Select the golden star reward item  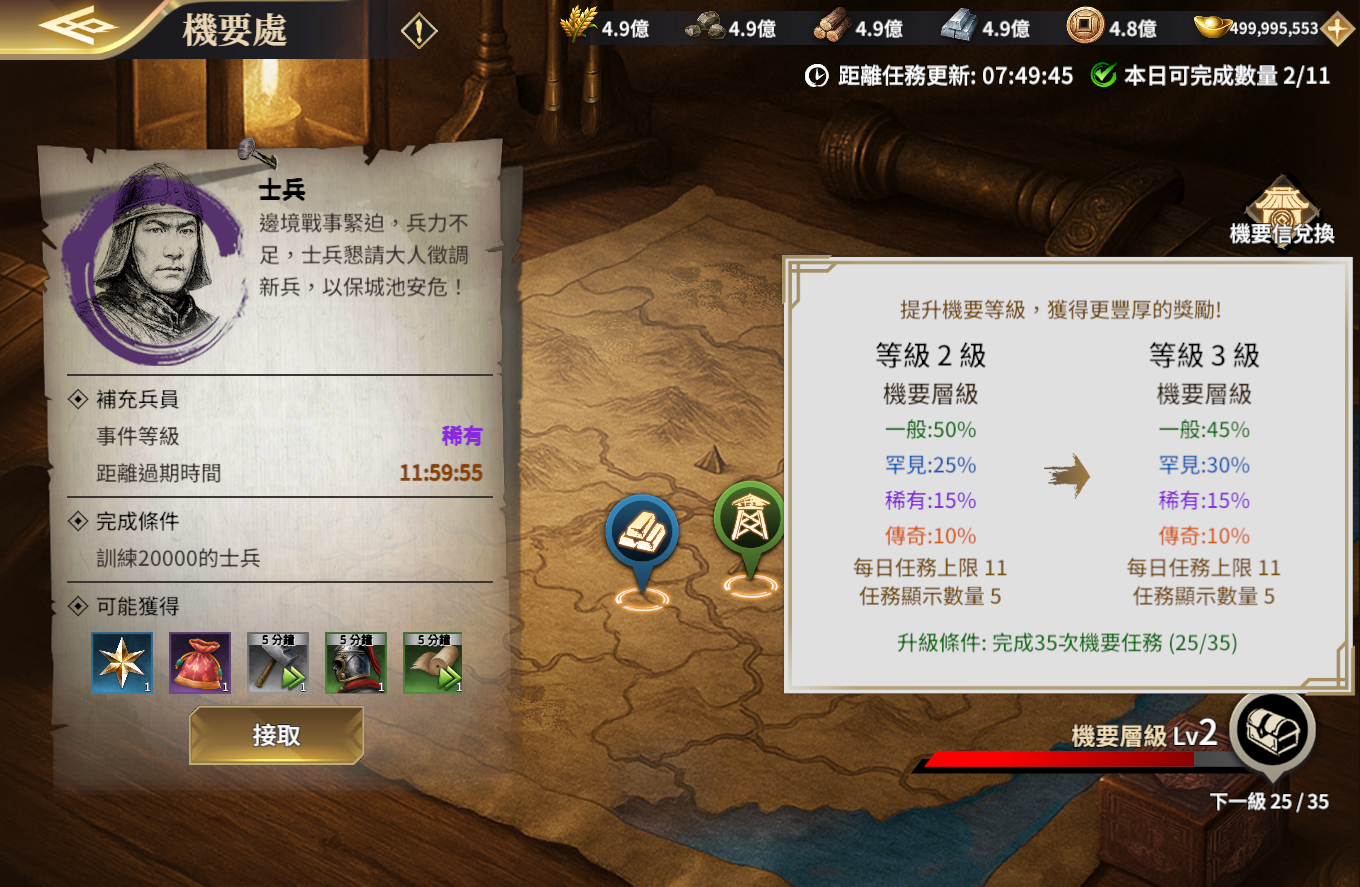[x=122, y=663]
